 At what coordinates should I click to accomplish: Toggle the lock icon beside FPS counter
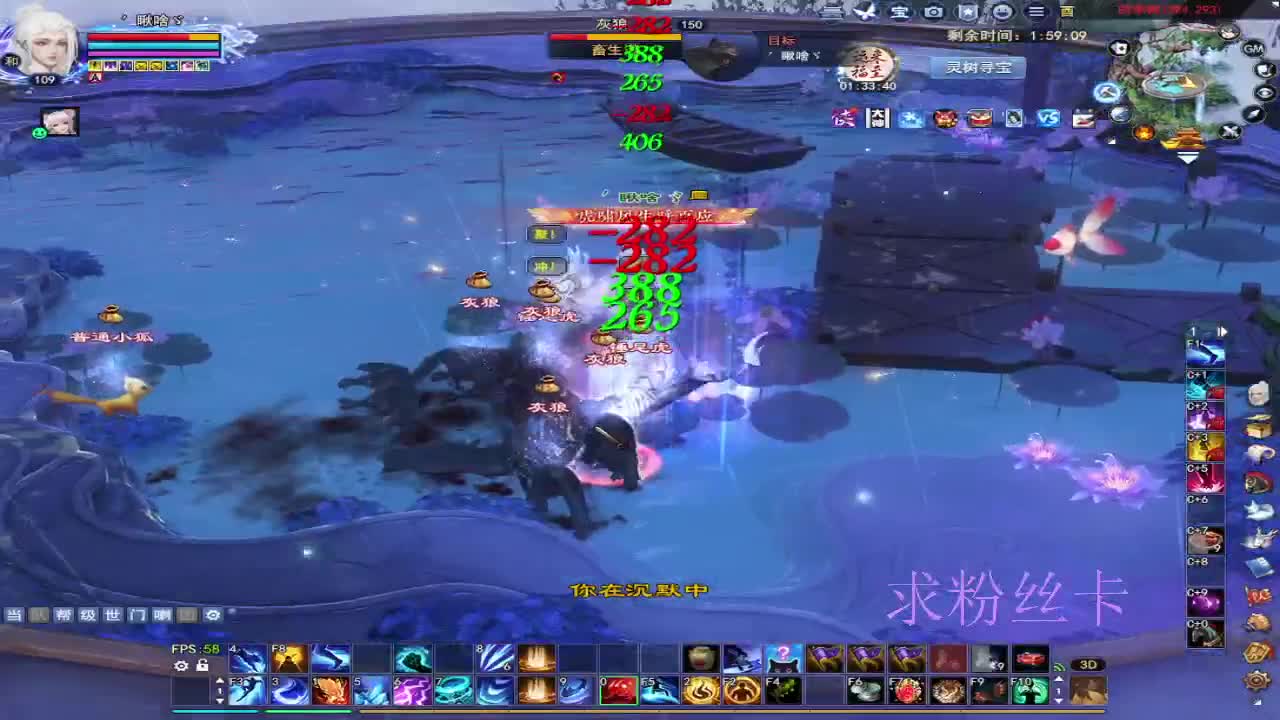pyautogui.click(x=203, y=665)
